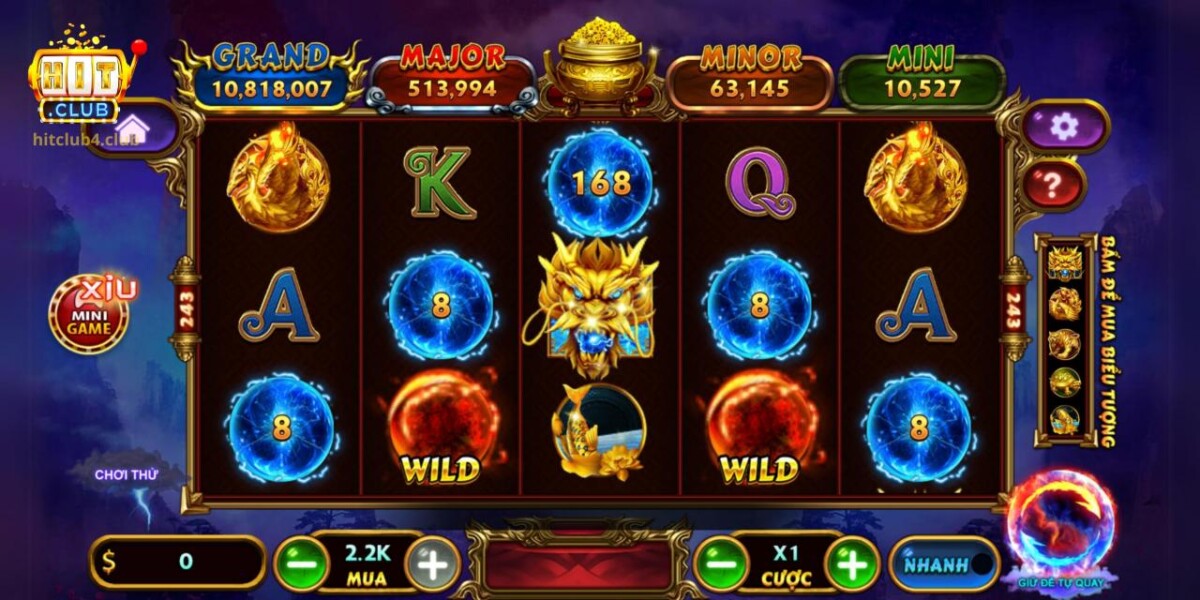Tap the Chơi Thử trial play button
The height and width of the screenshot is (600, 1200).
[127, 475]
